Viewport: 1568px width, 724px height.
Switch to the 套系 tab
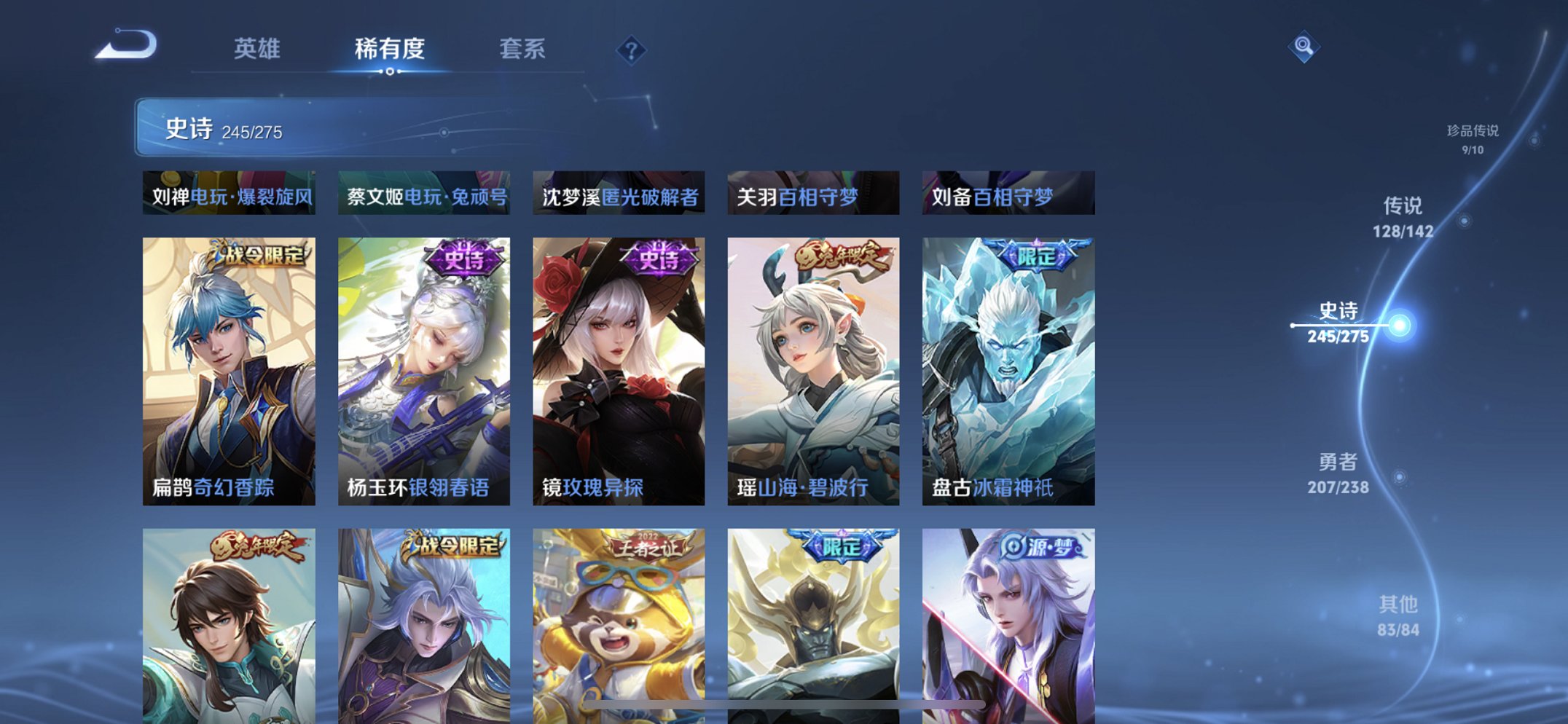[x=523, y=50]
